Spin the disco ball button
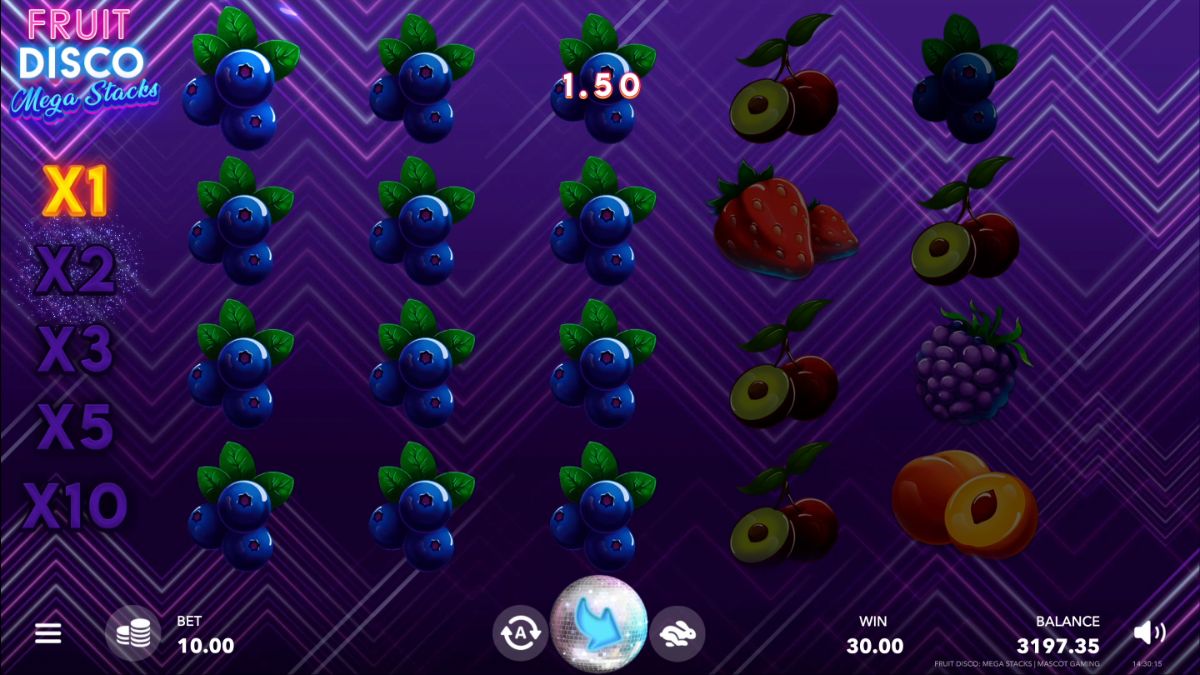The image size is (1200, 675). click(x=599, y=624)
